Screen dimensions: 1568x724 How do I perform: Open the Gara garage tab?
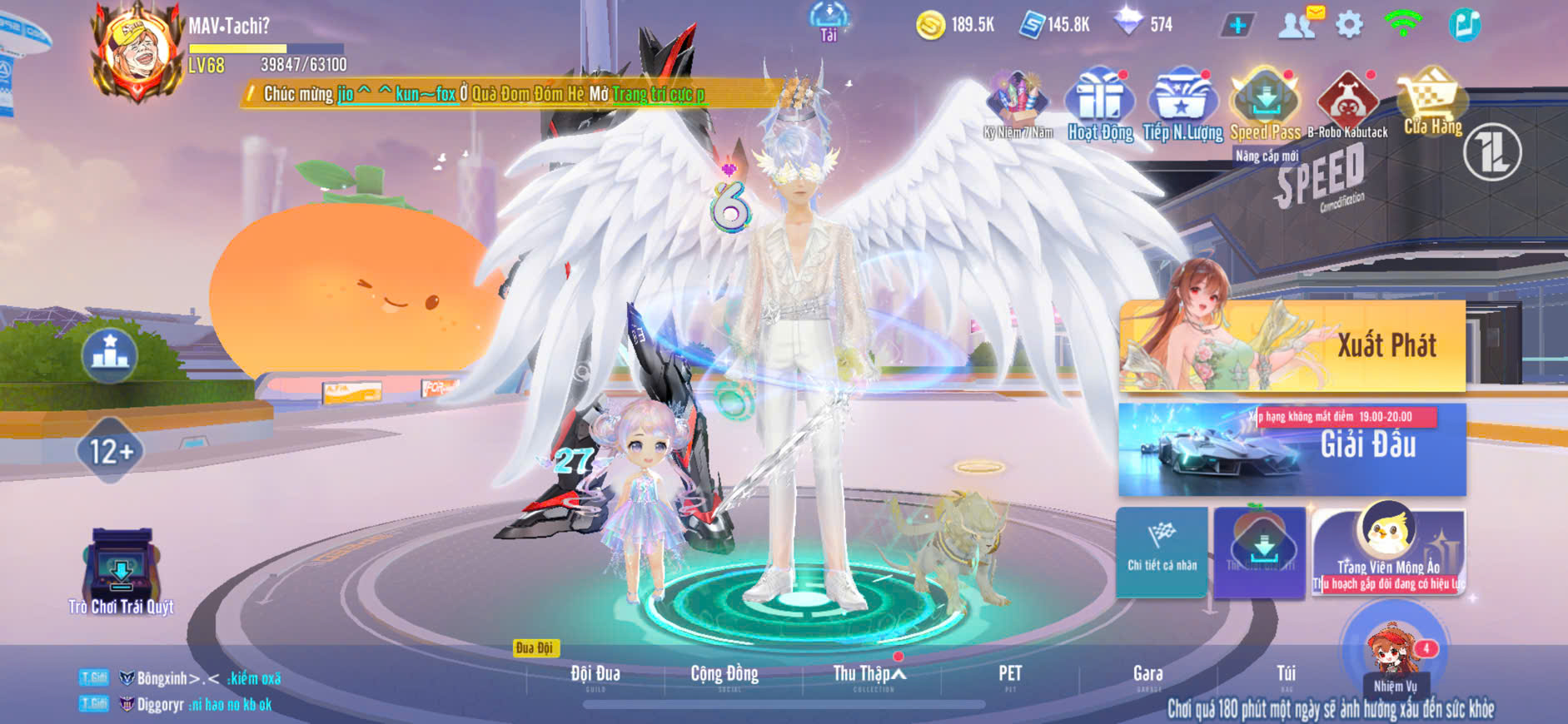tap(1147, 674)
